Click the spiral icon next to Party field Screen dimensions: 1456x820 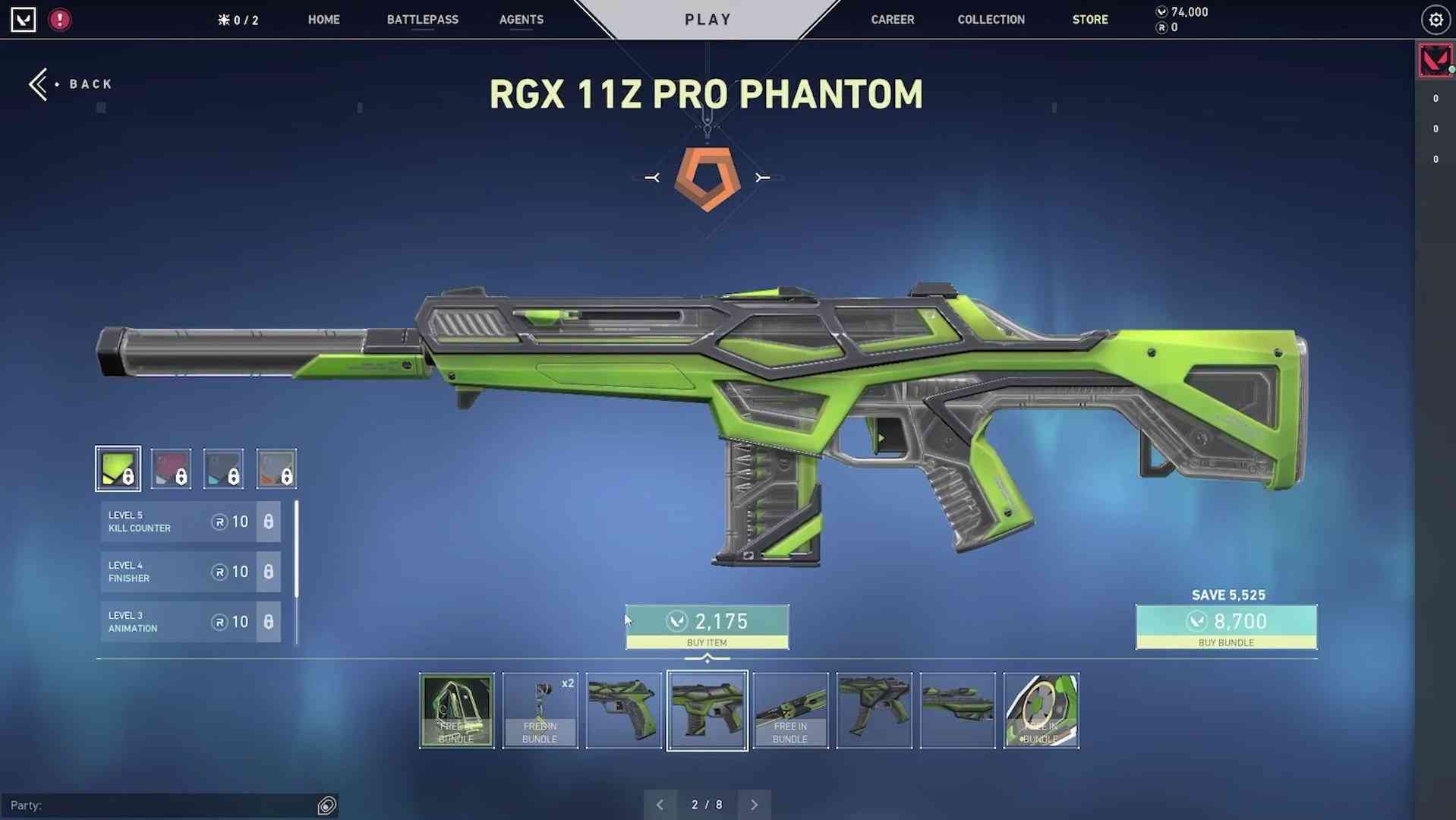[x=326, y=804]
